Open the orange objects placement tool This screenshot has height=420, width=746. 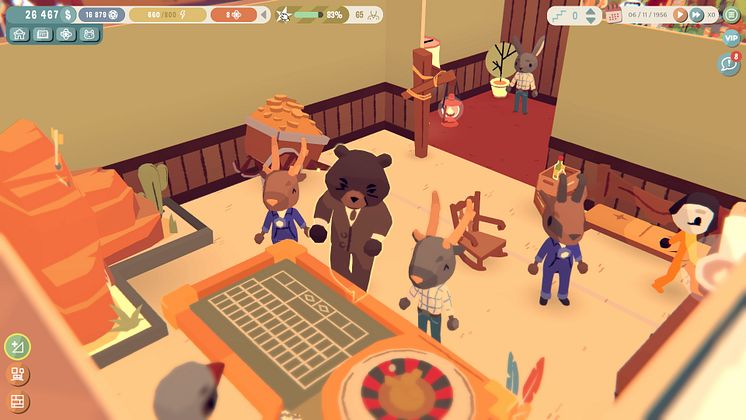click(17, 375)
